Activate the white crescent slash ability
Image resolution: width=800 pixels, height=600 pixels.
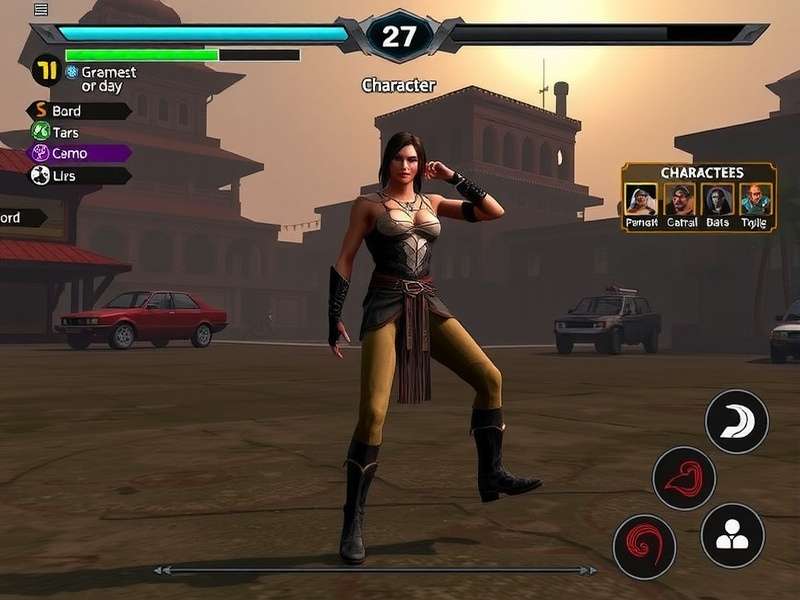point(737,421)
